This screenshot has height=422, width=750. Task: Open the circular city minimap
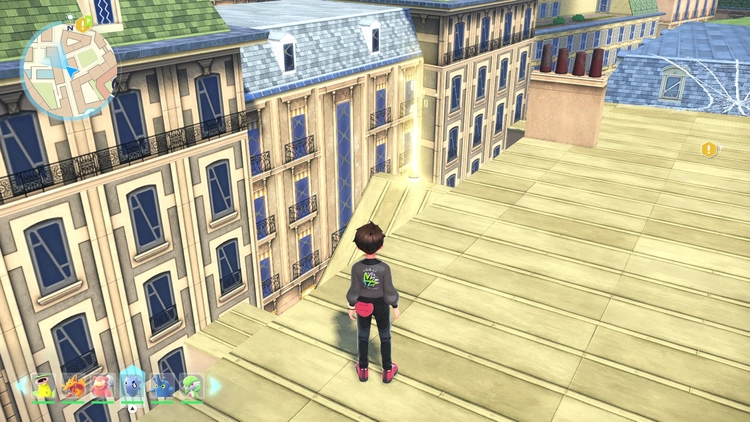(68, 70)
